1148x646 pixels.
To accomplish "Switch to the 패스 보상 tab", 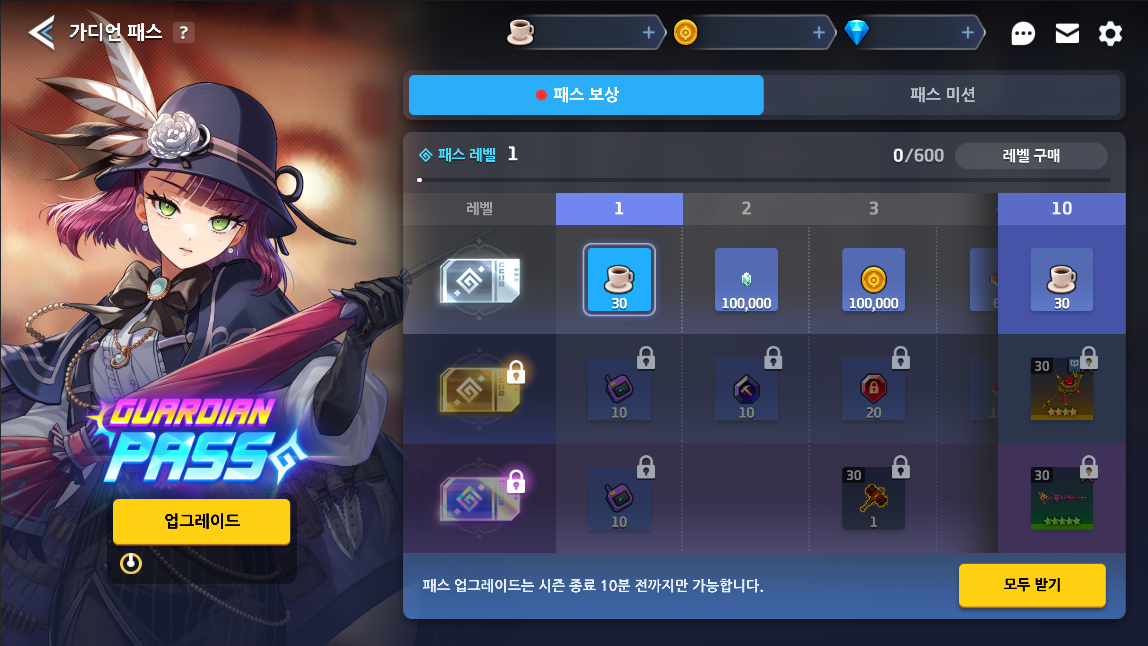I will pyautogui.click(x=586, y=95).
